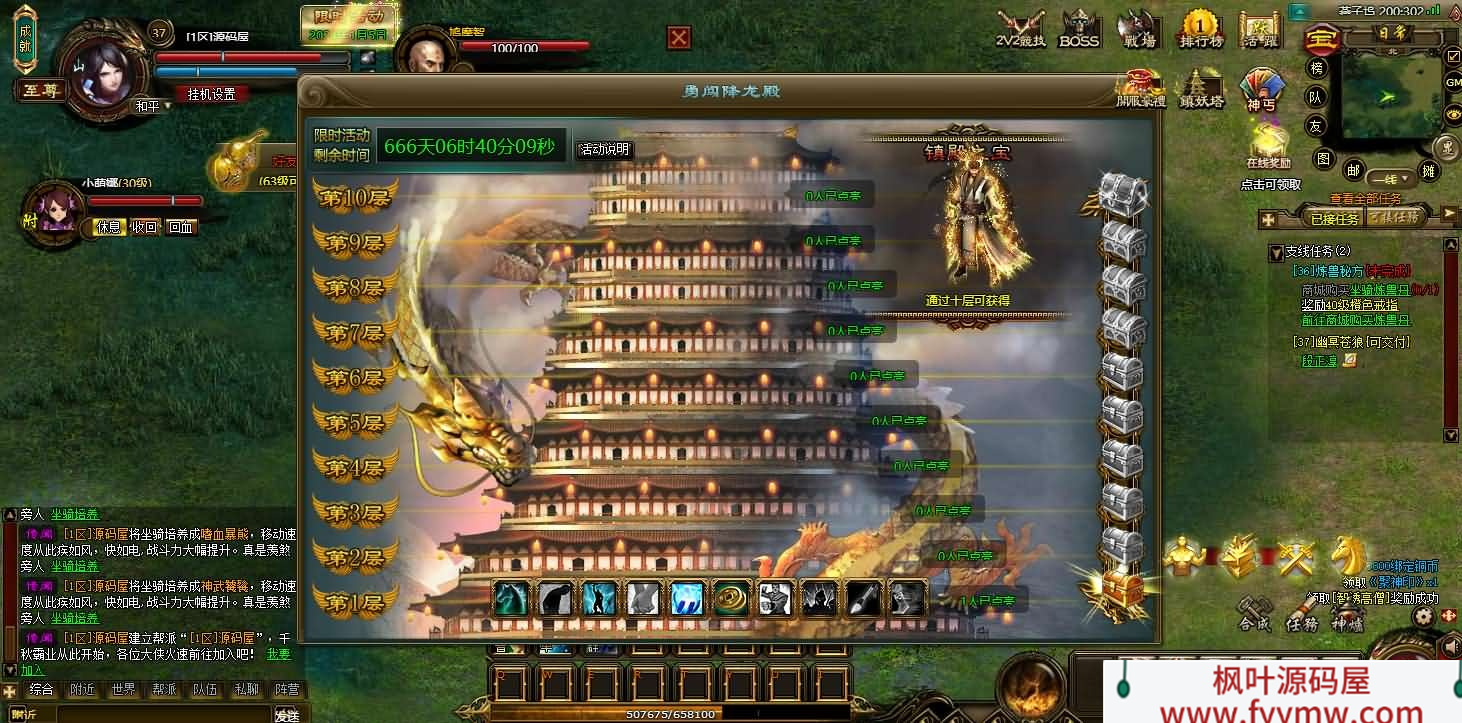Open the 合成 crafting icon
Screen dimensions: 1462x723
1254,612
